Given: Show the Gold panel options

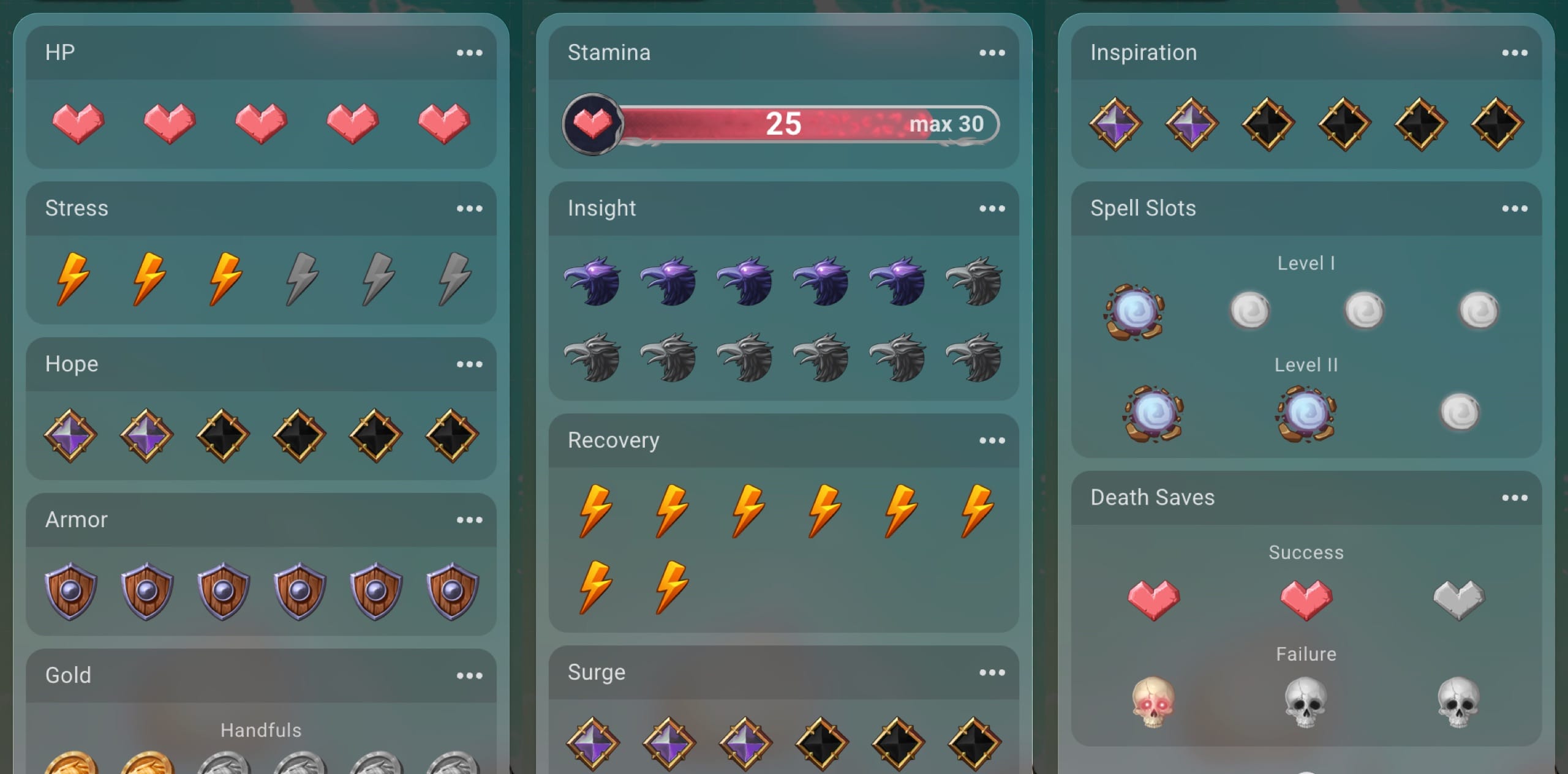Looking at the screenshot, I should click(x=469, y=676).
